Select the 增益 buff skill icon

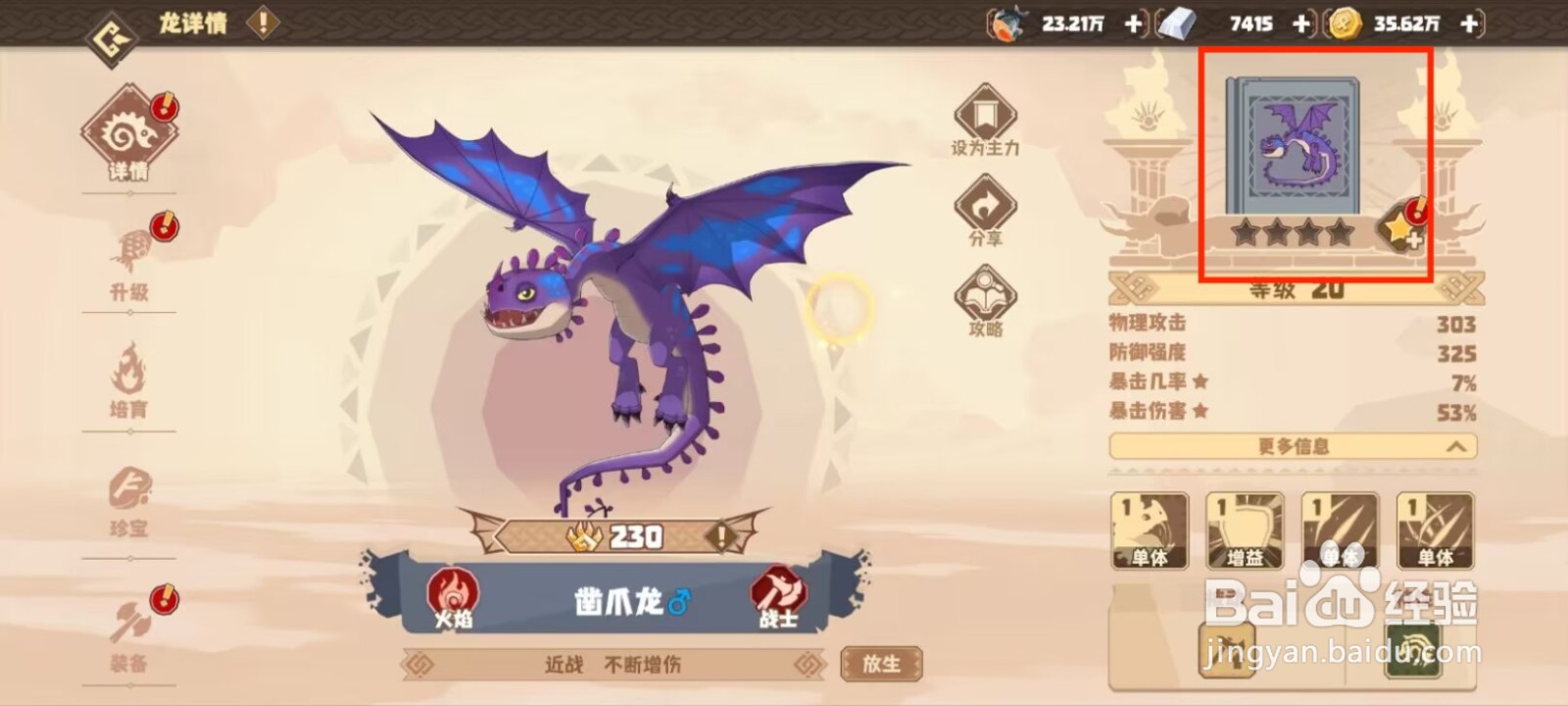pyautogui.click(x=1246, y=529)
